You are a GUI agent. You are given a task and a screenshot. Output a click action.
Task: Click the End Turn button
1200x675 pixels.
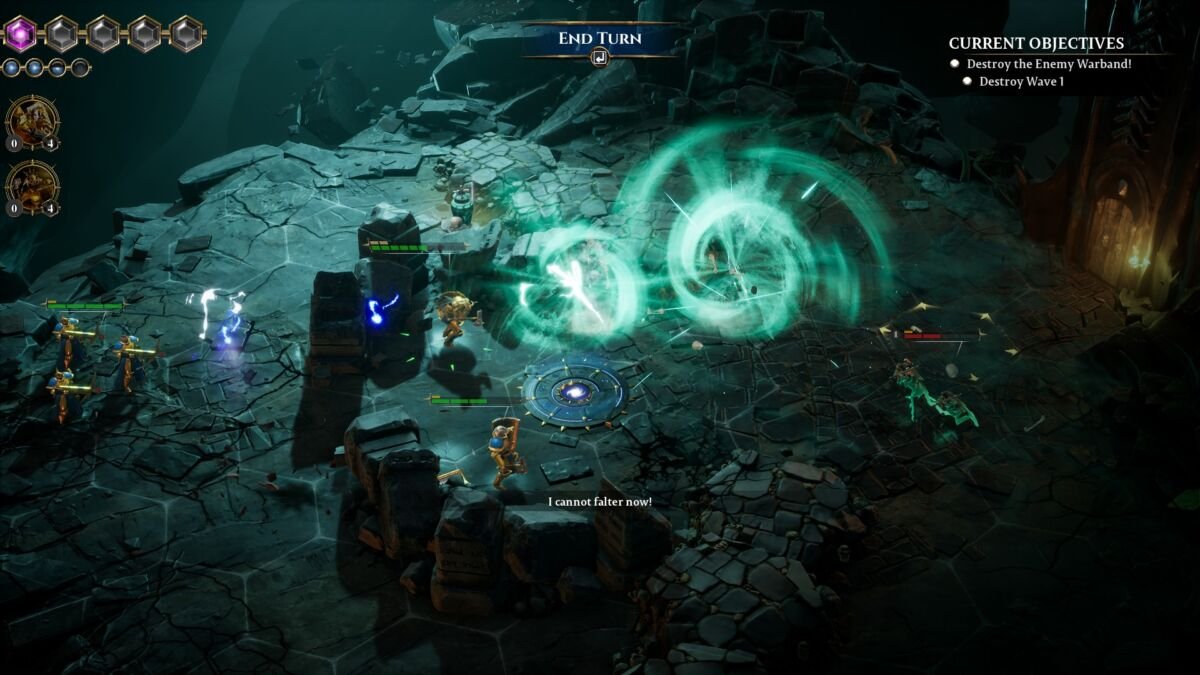(599, 39)
